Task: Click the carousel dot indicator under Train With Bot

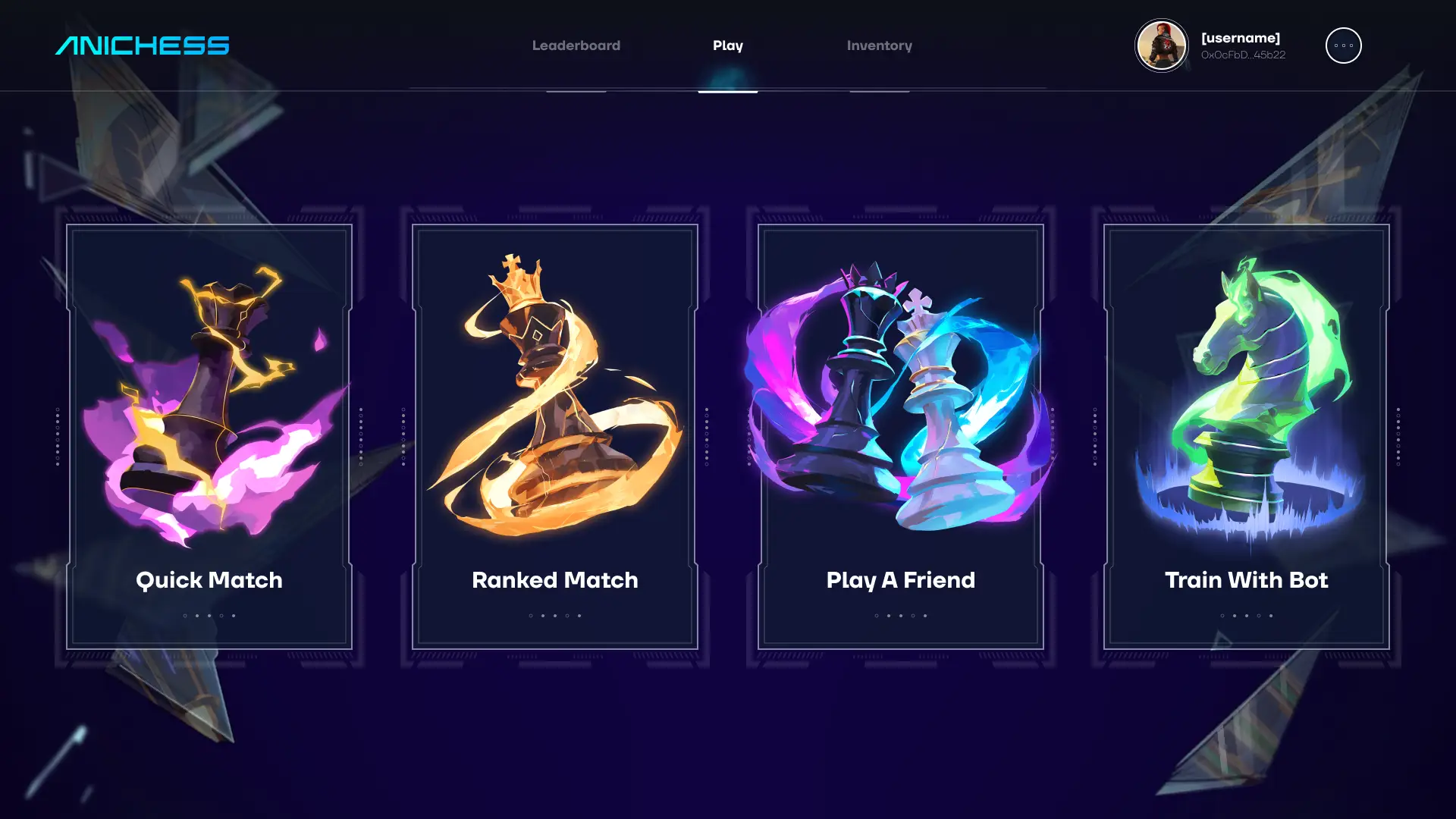Action: click(x=1246, y=617)
